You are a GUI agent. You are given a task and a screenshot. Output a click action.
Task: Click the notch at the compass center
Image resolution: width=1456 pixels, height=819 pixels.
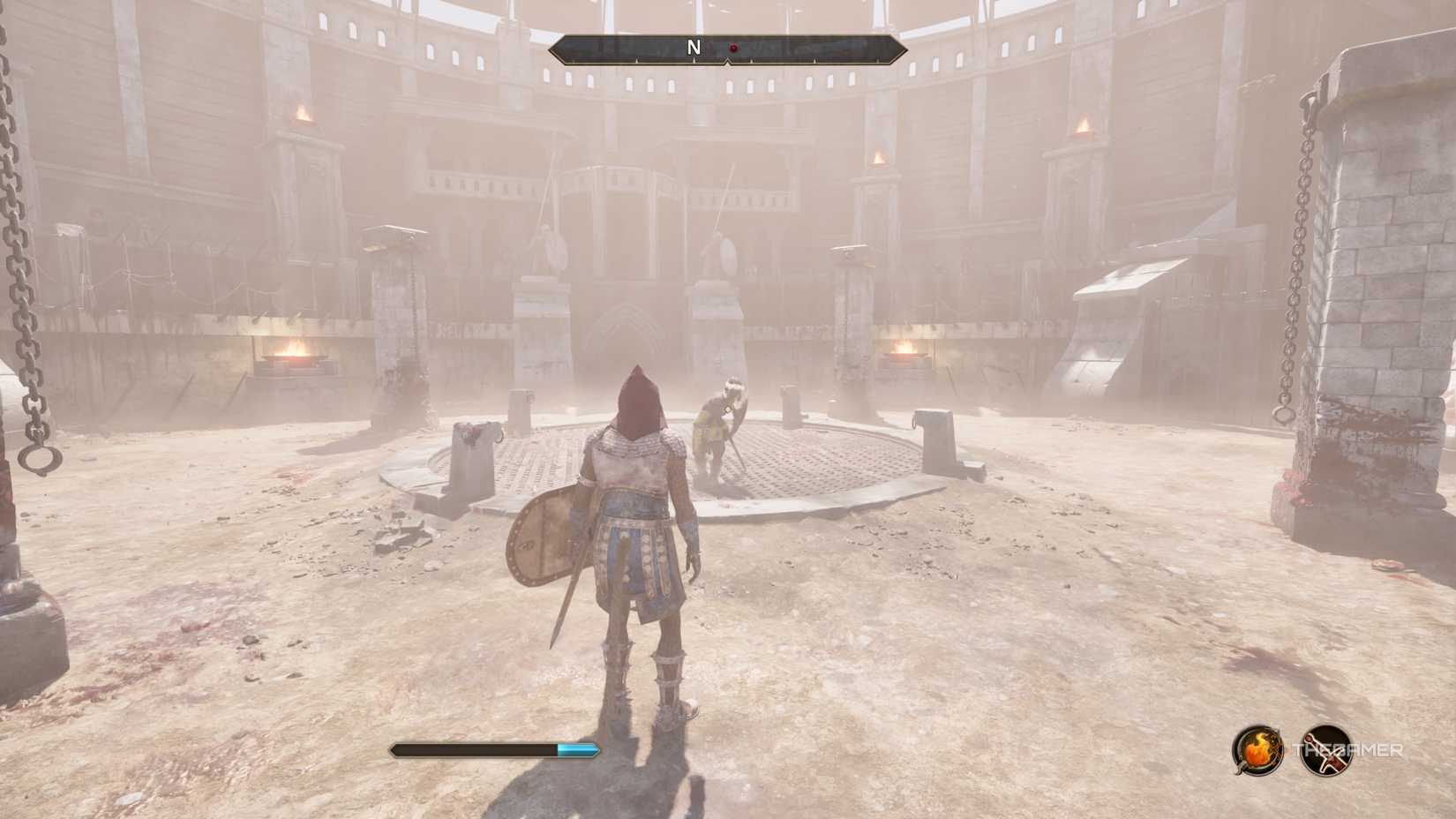pyautogui.click(x=725, y=62)
